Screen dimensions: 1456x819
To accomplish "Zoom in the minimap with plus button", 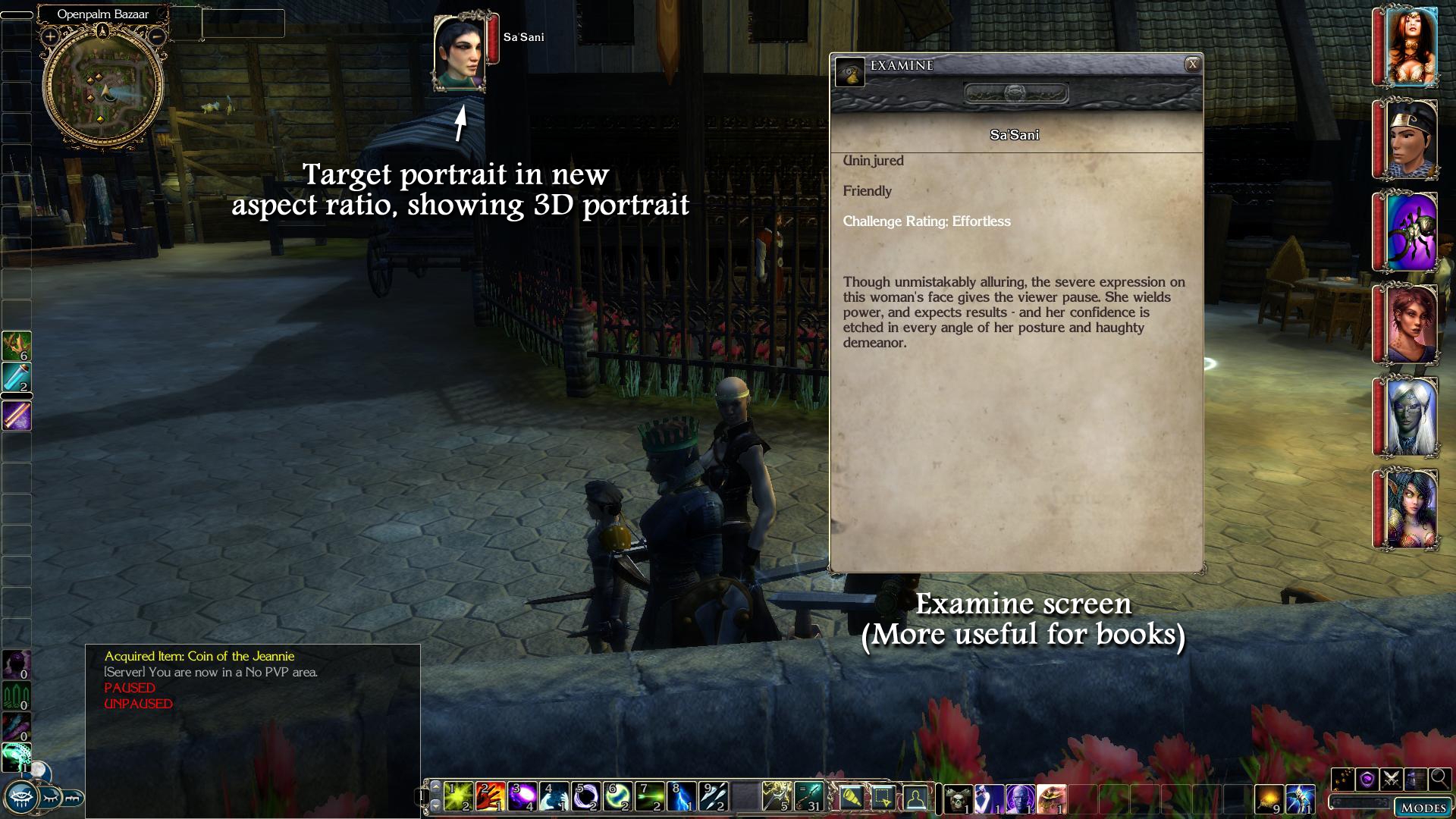I will coord(50,36).
